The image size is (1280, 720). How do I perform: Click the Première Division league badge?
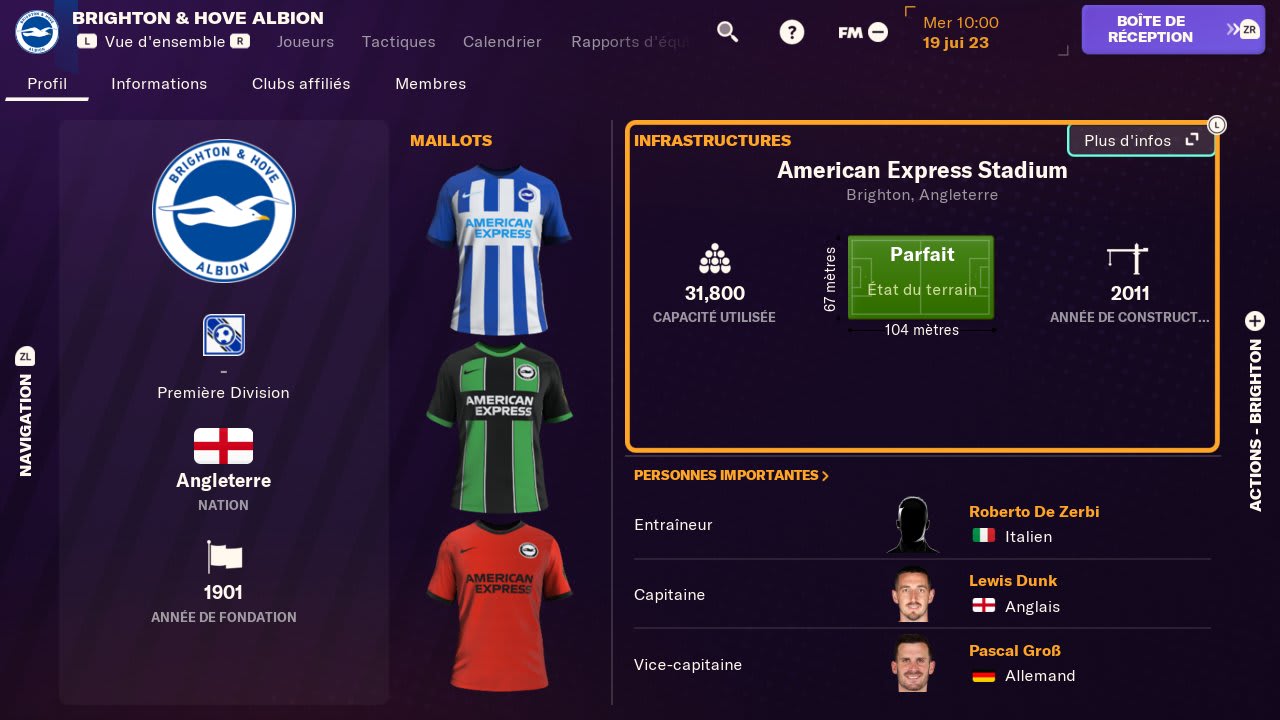click(223, 335)
